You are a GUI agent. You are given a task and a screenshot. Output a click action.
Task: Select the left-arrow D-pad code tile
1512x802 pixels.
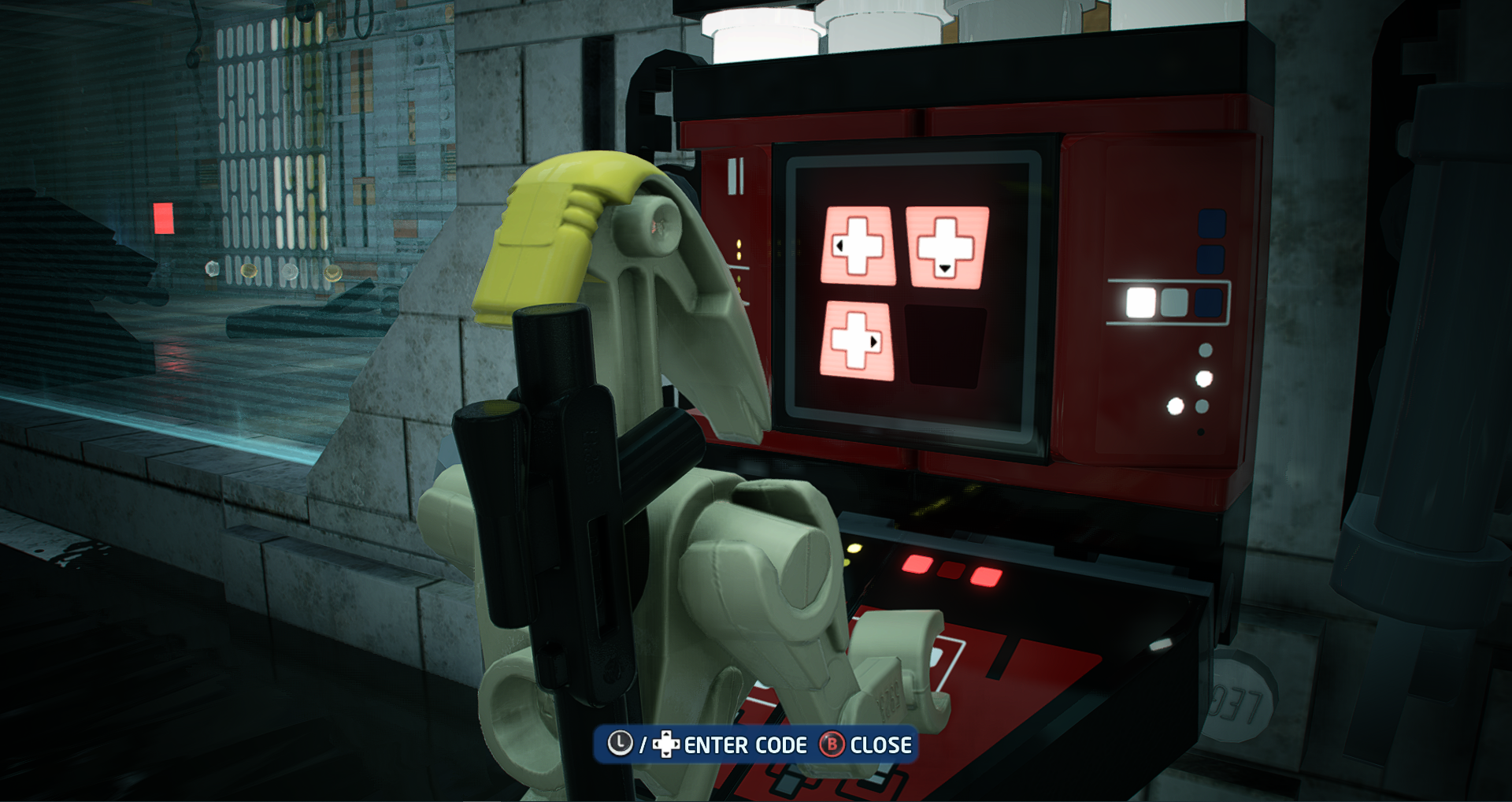pos(858,246)
